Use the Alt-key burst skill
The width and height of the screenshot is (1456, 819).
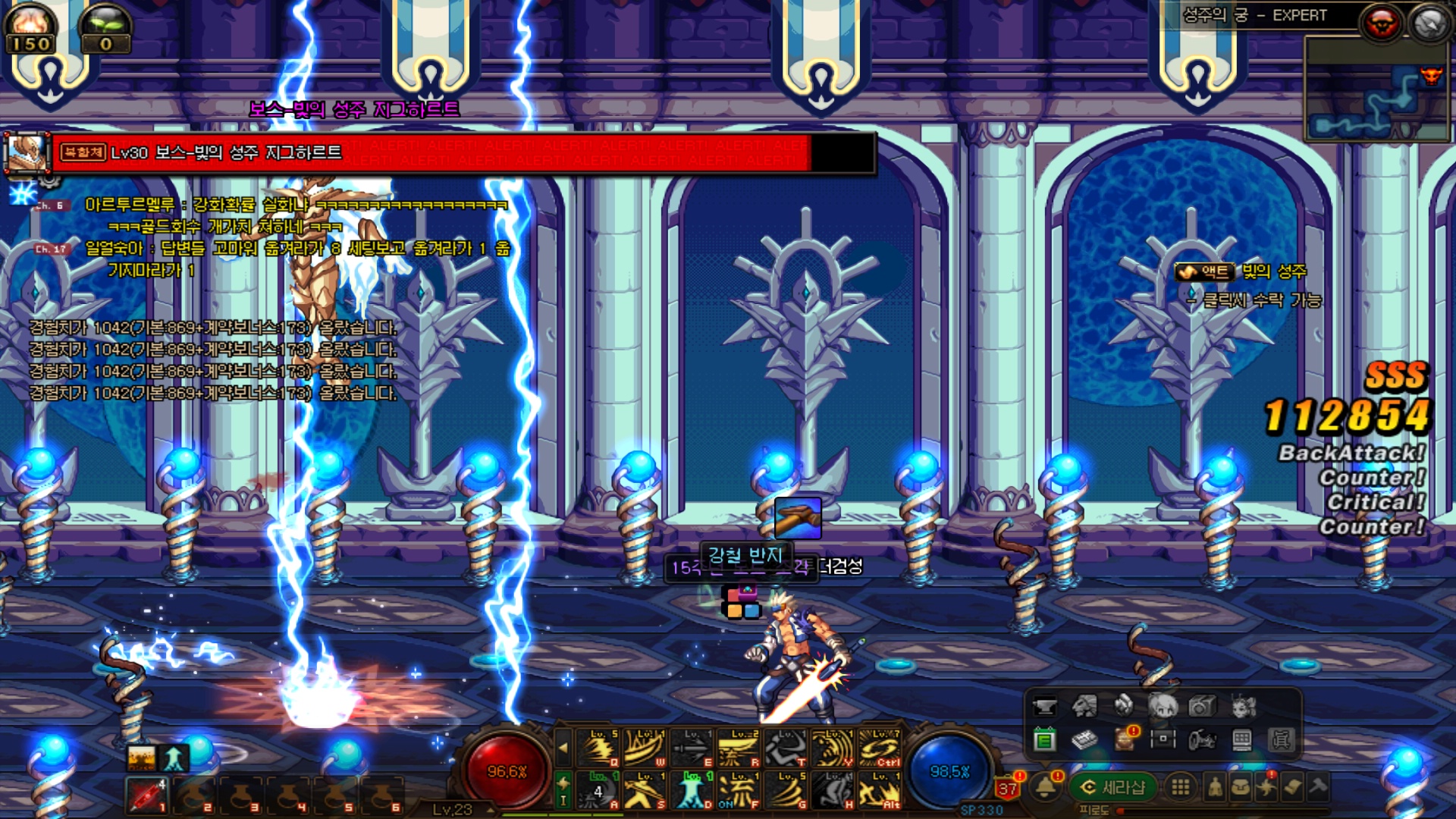[x=880, y=790]
